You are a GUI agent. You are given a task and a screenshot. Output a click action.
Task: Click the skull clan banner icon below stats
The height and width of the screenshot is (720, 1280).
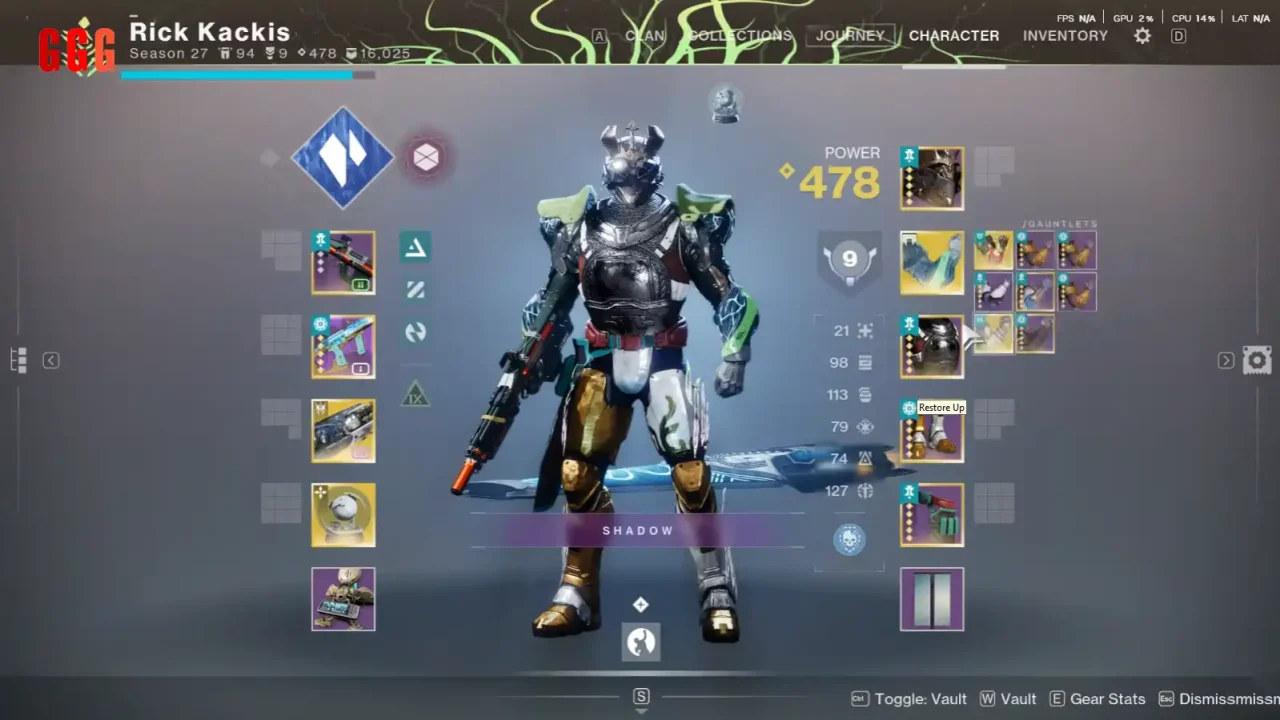848,539
